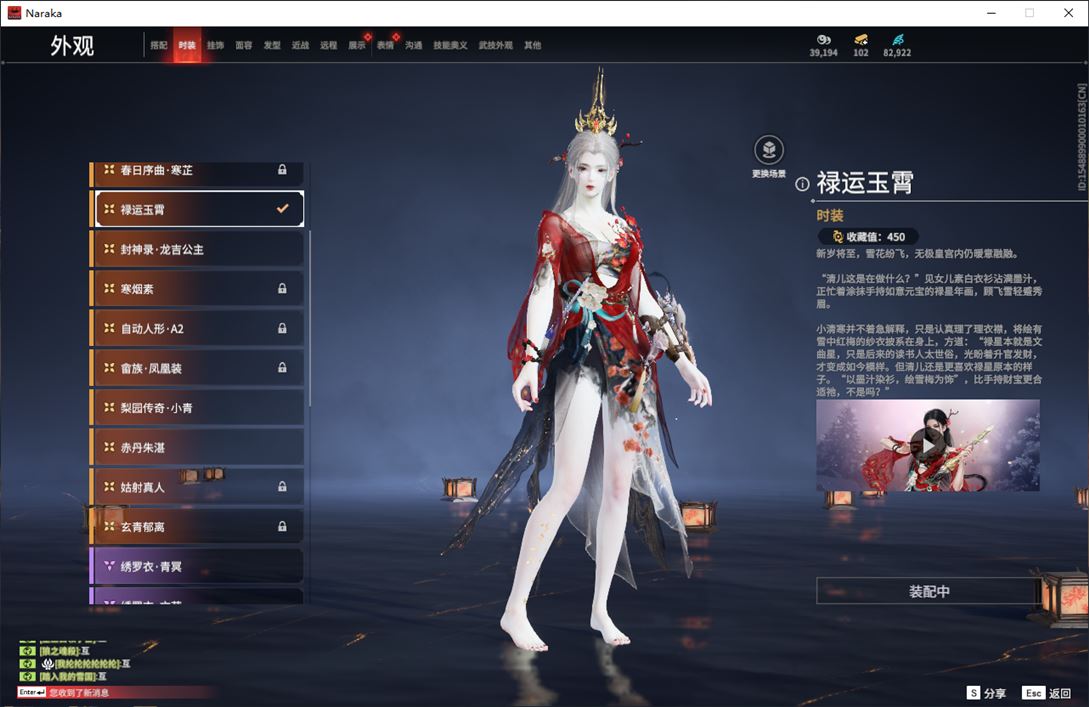Open the 分享 share option
This screenshot has height=707, width=1089.
986,693
